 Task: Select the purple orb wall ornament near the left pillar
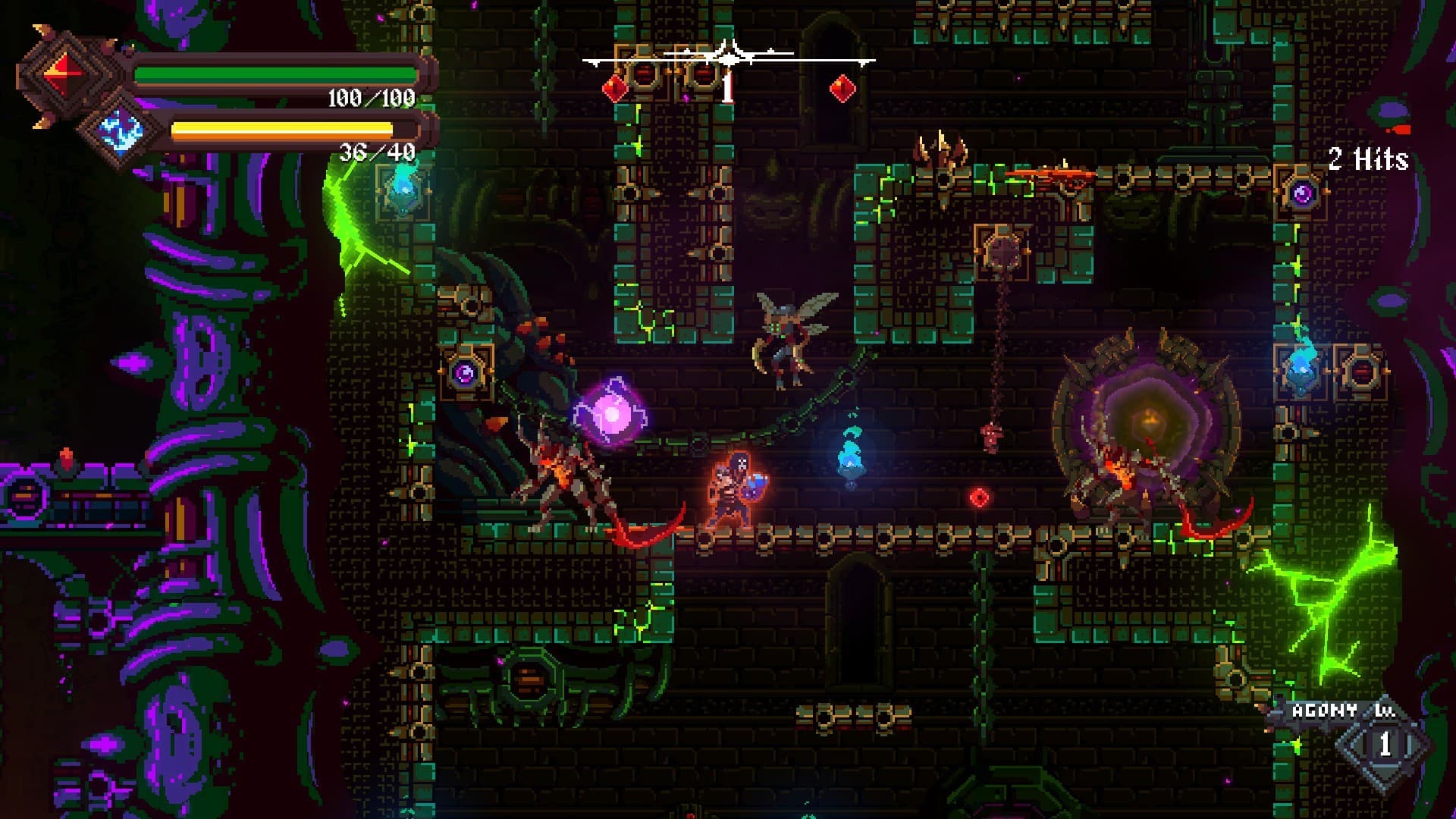pyautogui.click(x=465, y=374)
